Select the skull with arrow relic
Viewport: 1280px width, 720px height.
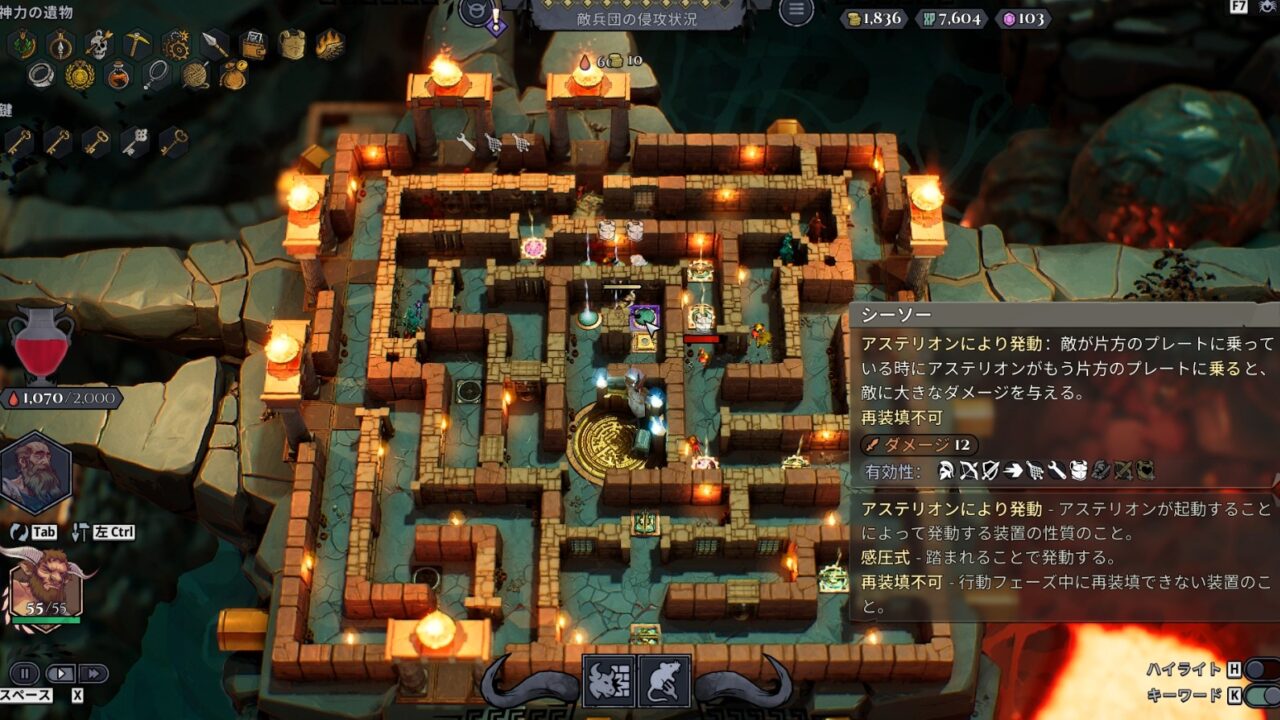point(99,43)
